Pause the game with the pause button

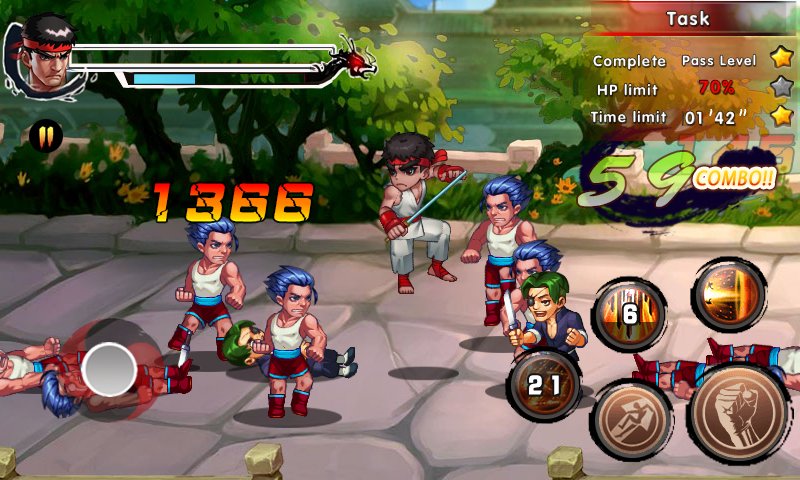[x=46, y=134]
